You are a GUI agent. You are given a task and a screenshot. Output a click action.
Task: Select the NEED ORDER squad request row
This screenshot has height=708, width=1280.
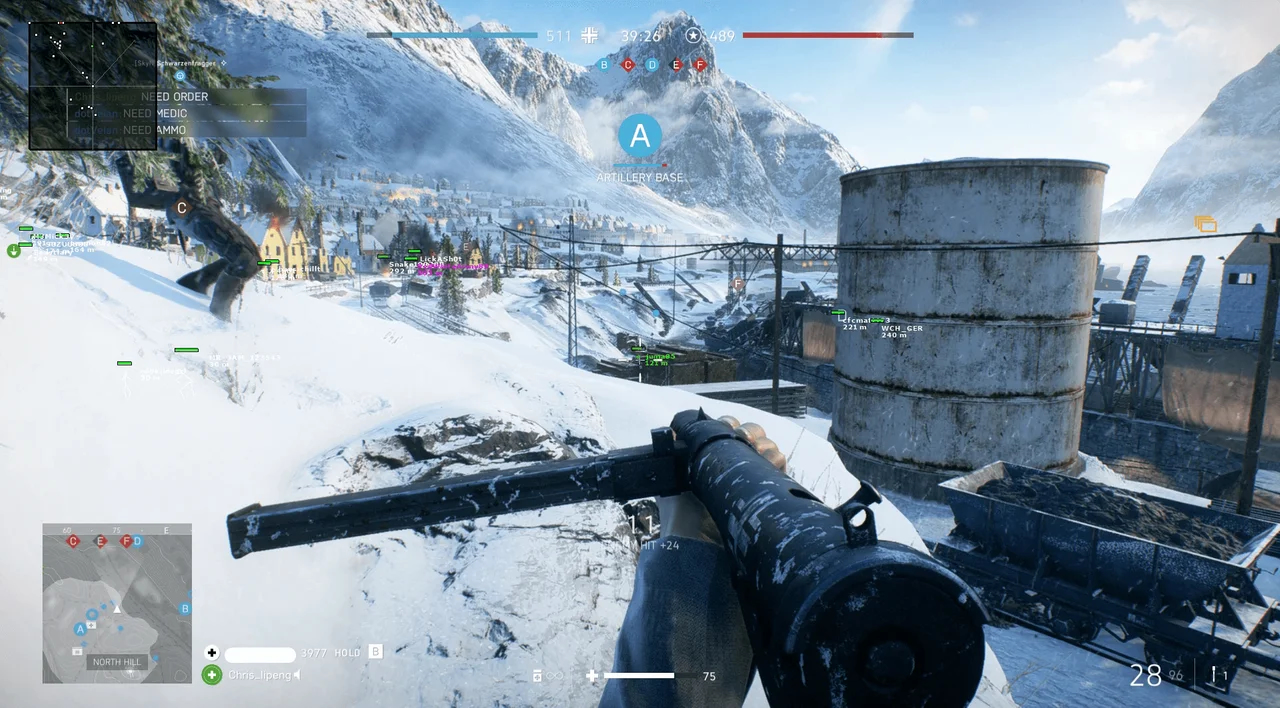click(x=187, y=97)
